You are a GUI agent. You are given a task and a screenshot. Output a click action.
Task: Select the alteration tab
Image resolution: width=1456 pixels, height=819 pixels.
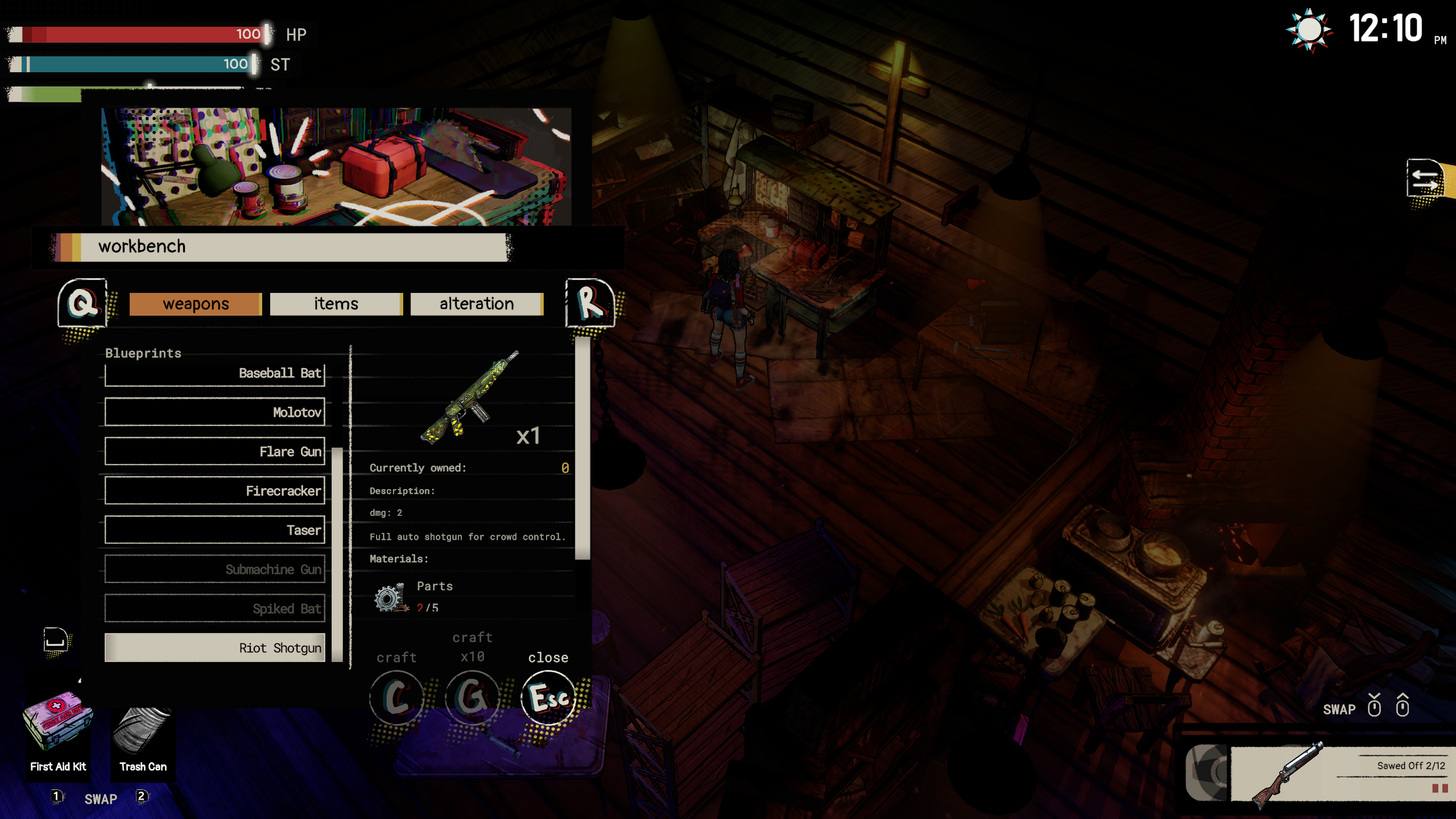[477, 304]
